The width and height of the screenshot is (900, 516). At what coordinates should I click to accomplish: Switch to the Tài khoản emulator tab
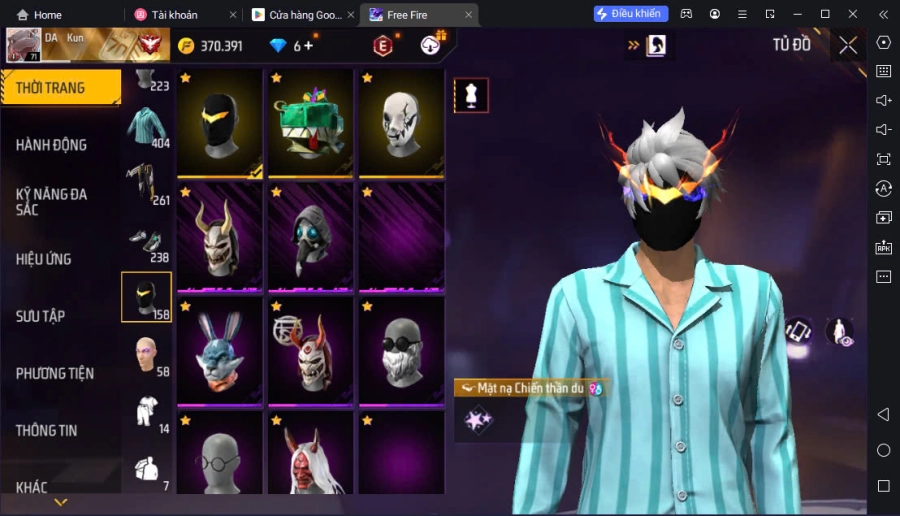180,15
